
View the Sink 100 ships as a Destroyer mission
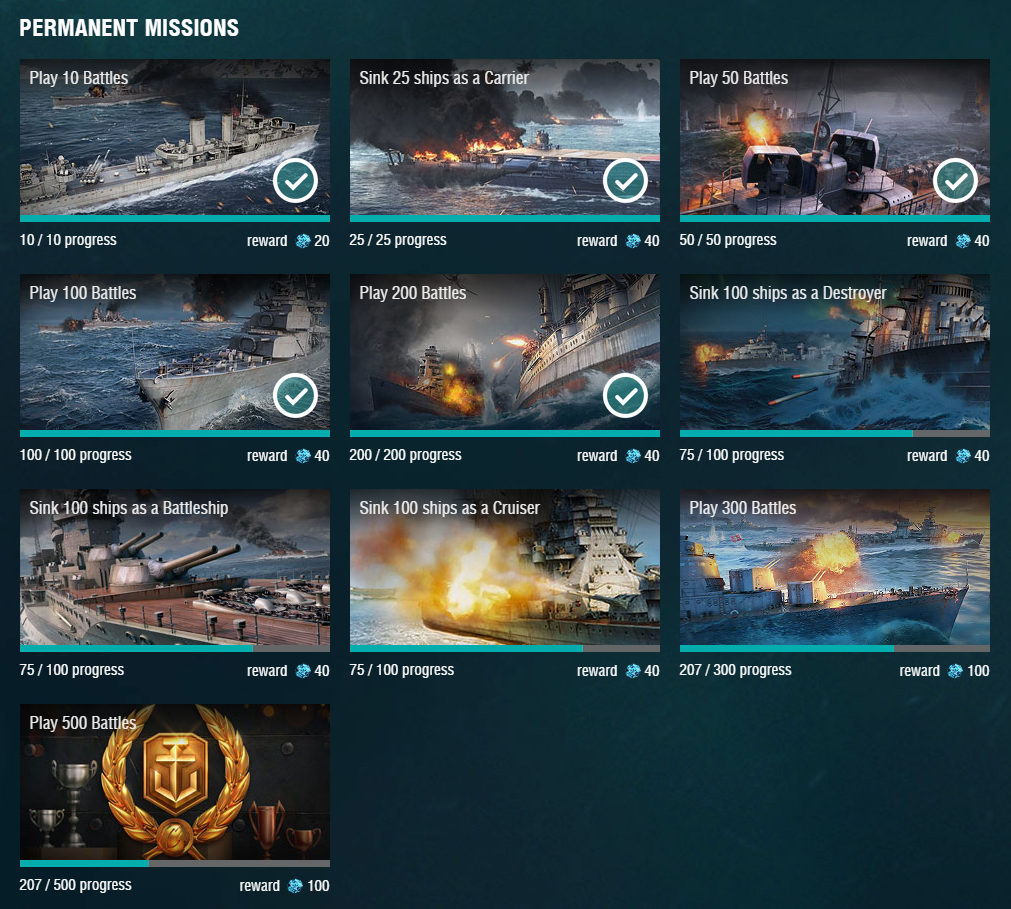click(834, 352)
